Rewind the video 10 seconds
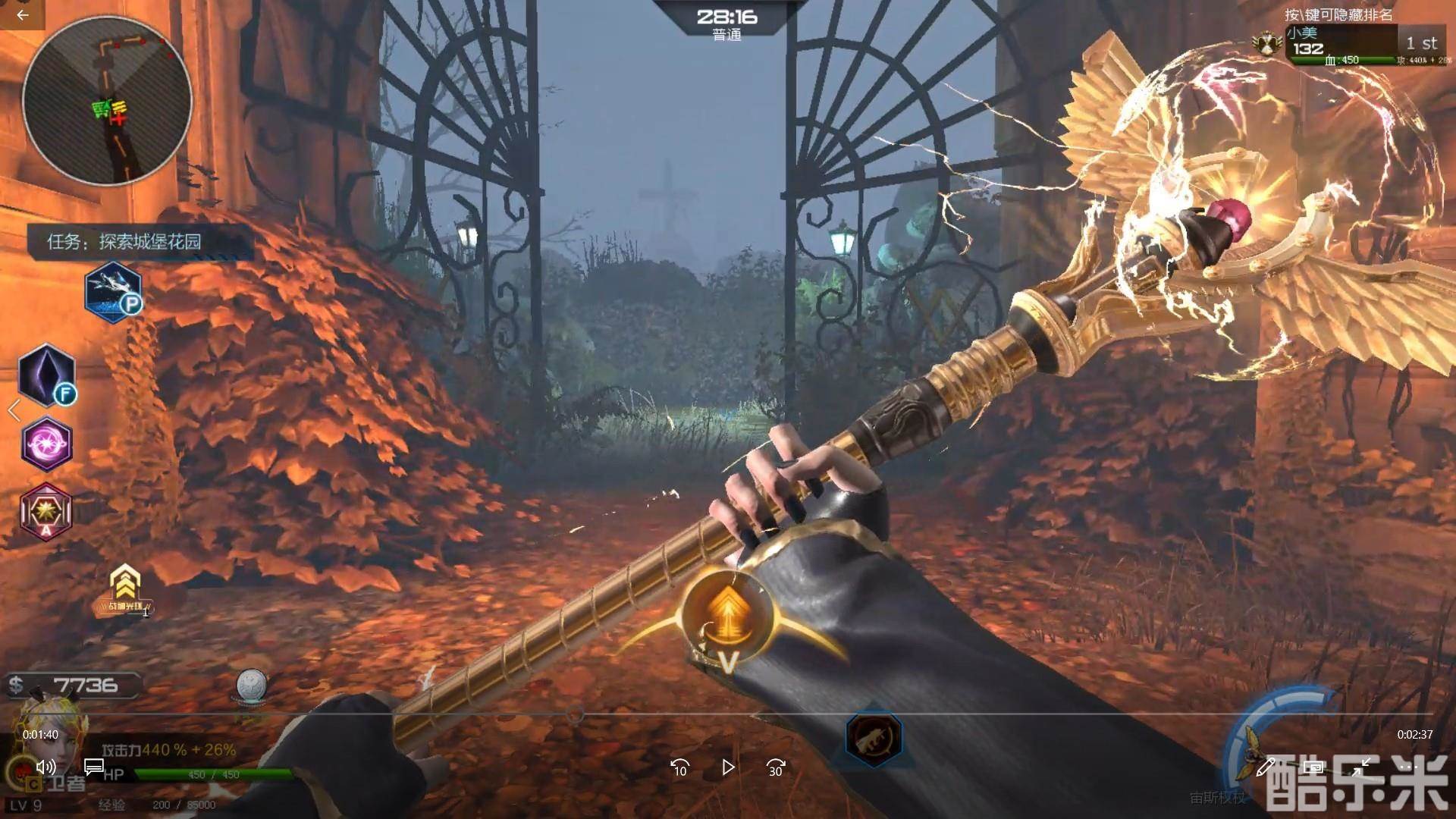 coord(679,768)
